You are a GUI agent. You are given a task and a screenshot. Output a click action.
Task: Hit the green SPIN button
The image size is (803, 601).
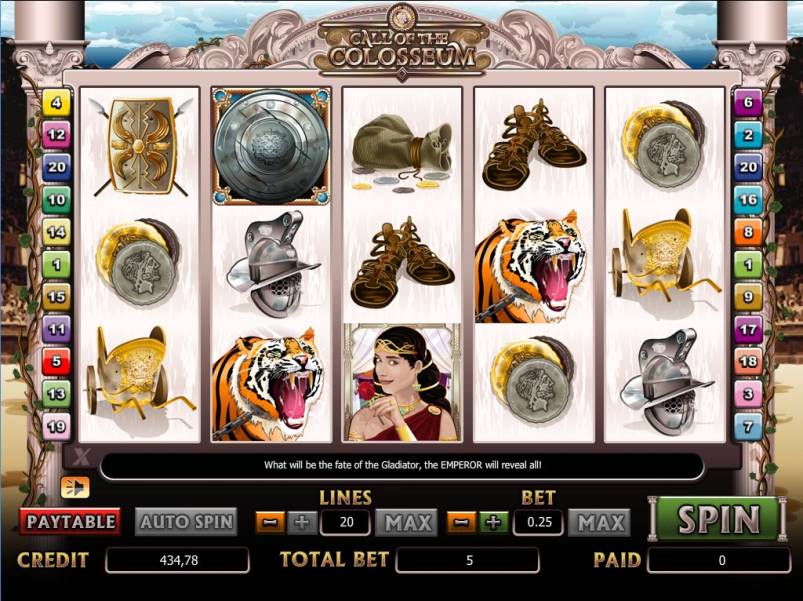point(718,519)
